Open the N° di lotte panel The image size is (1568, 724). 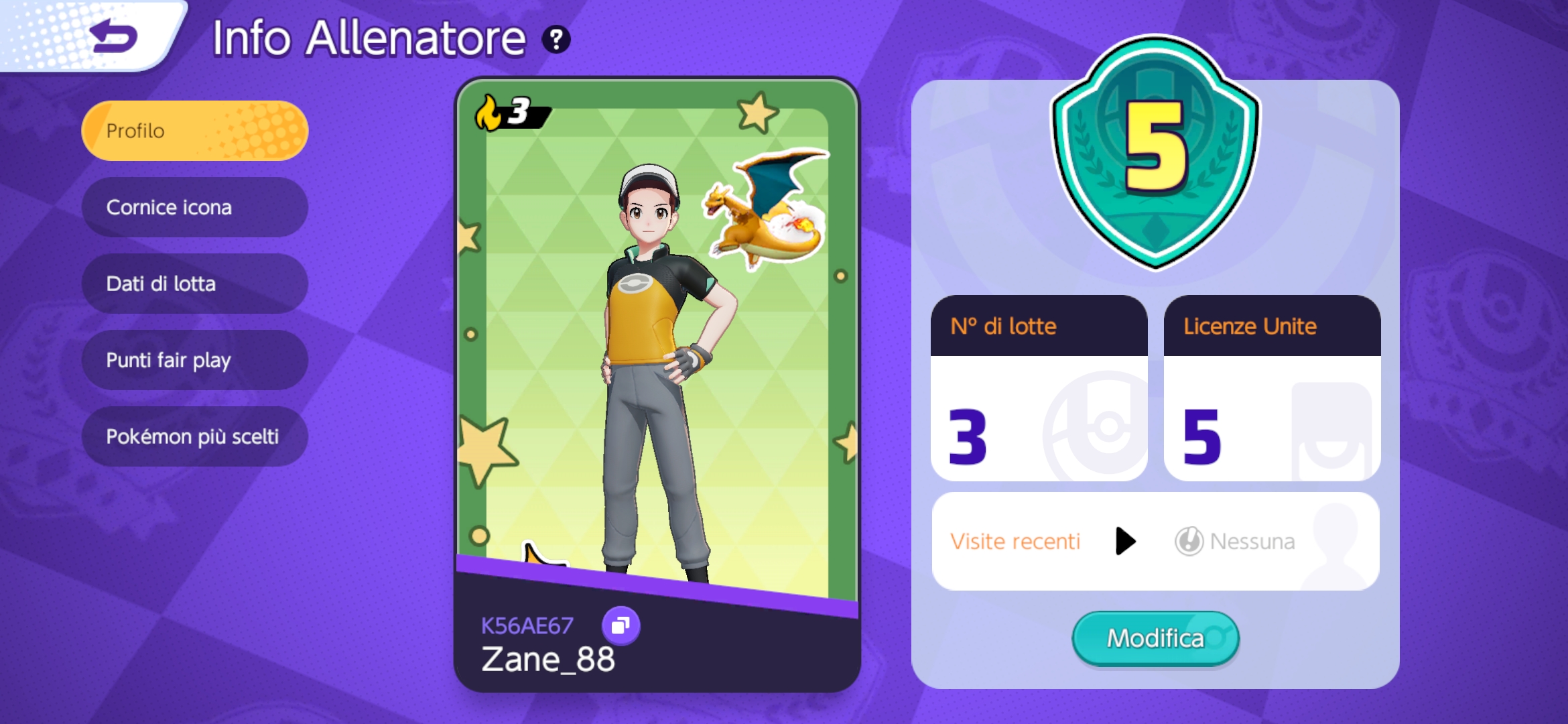[1039, 389]
